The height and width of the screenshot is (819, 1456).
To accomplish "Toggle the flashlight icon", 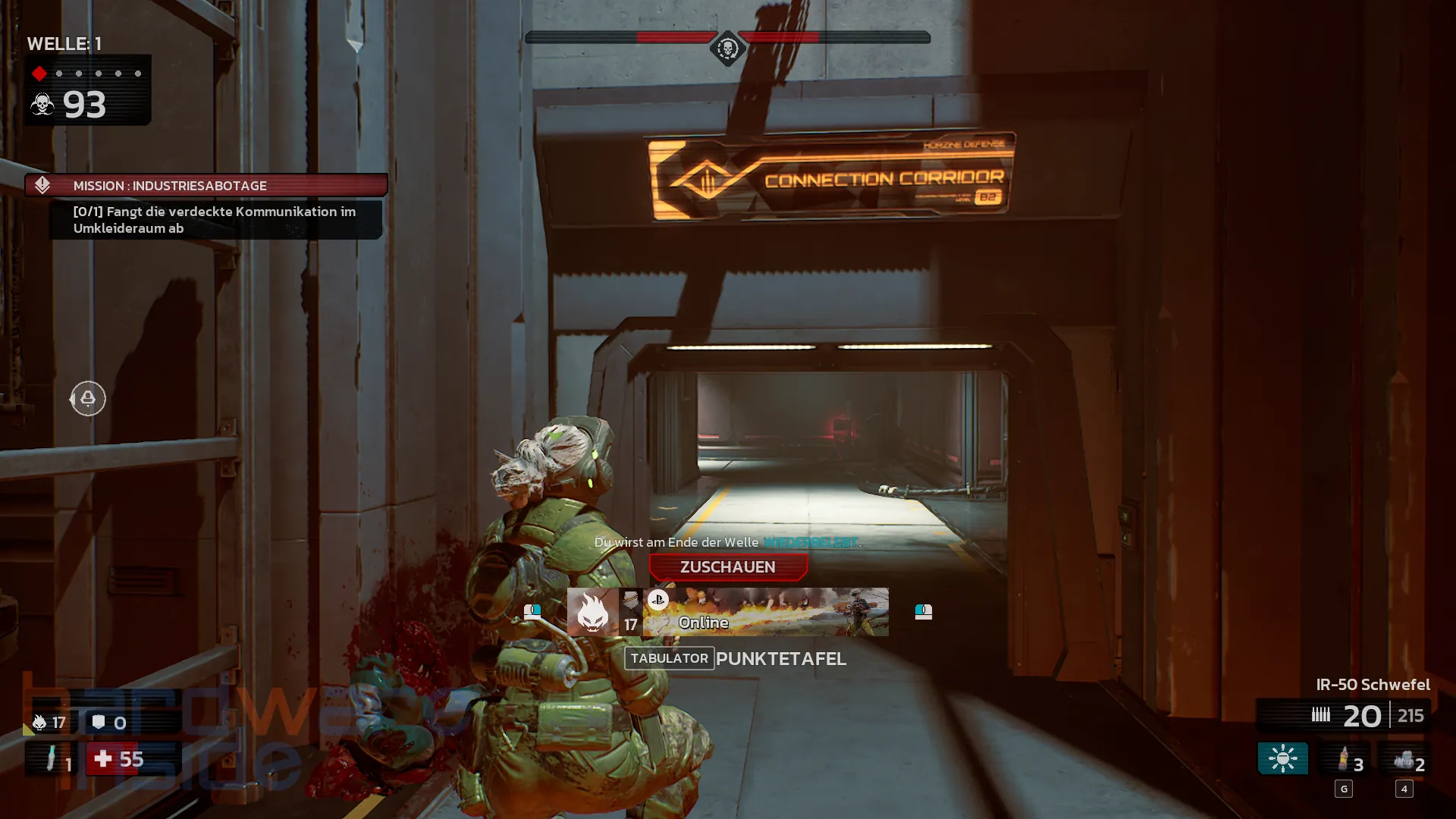I will [1282, 758].
